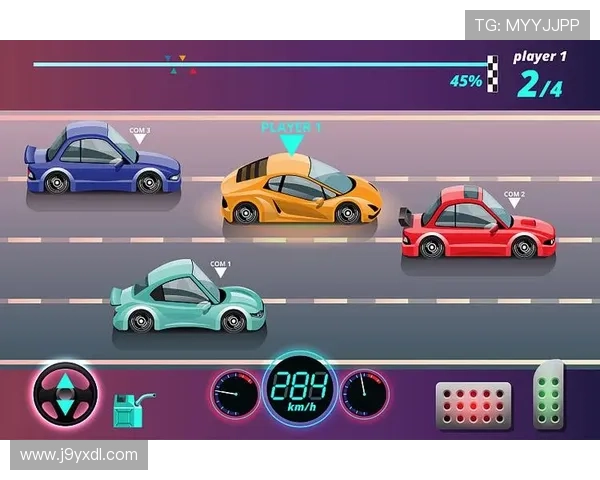Hit the red brake pedal
This screenshot has height=480, width=600.
tap(473, 405)
